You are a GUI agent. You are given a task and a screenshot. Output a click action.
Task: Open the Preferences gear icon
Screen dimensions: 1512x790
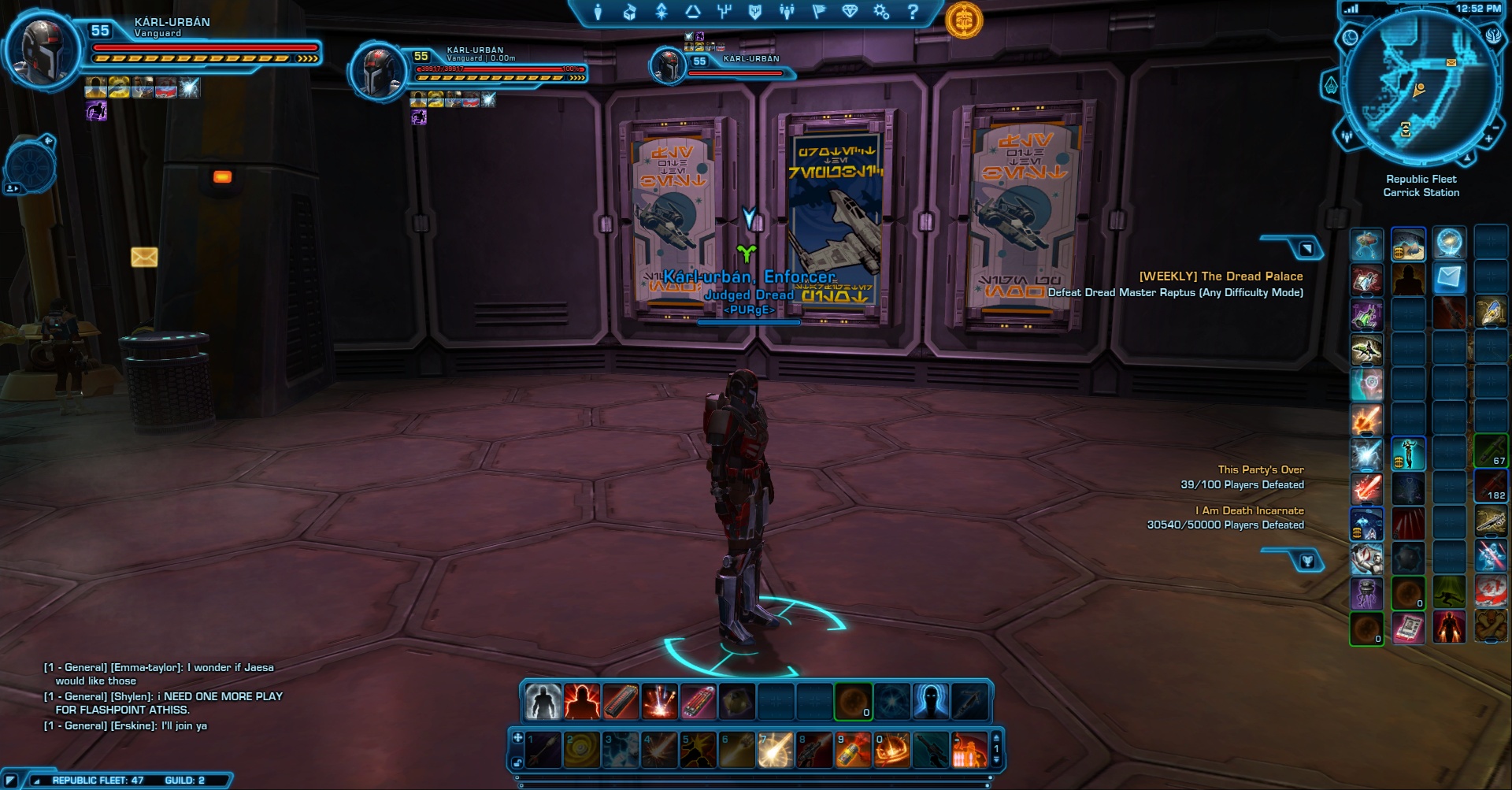pos(881,10)
